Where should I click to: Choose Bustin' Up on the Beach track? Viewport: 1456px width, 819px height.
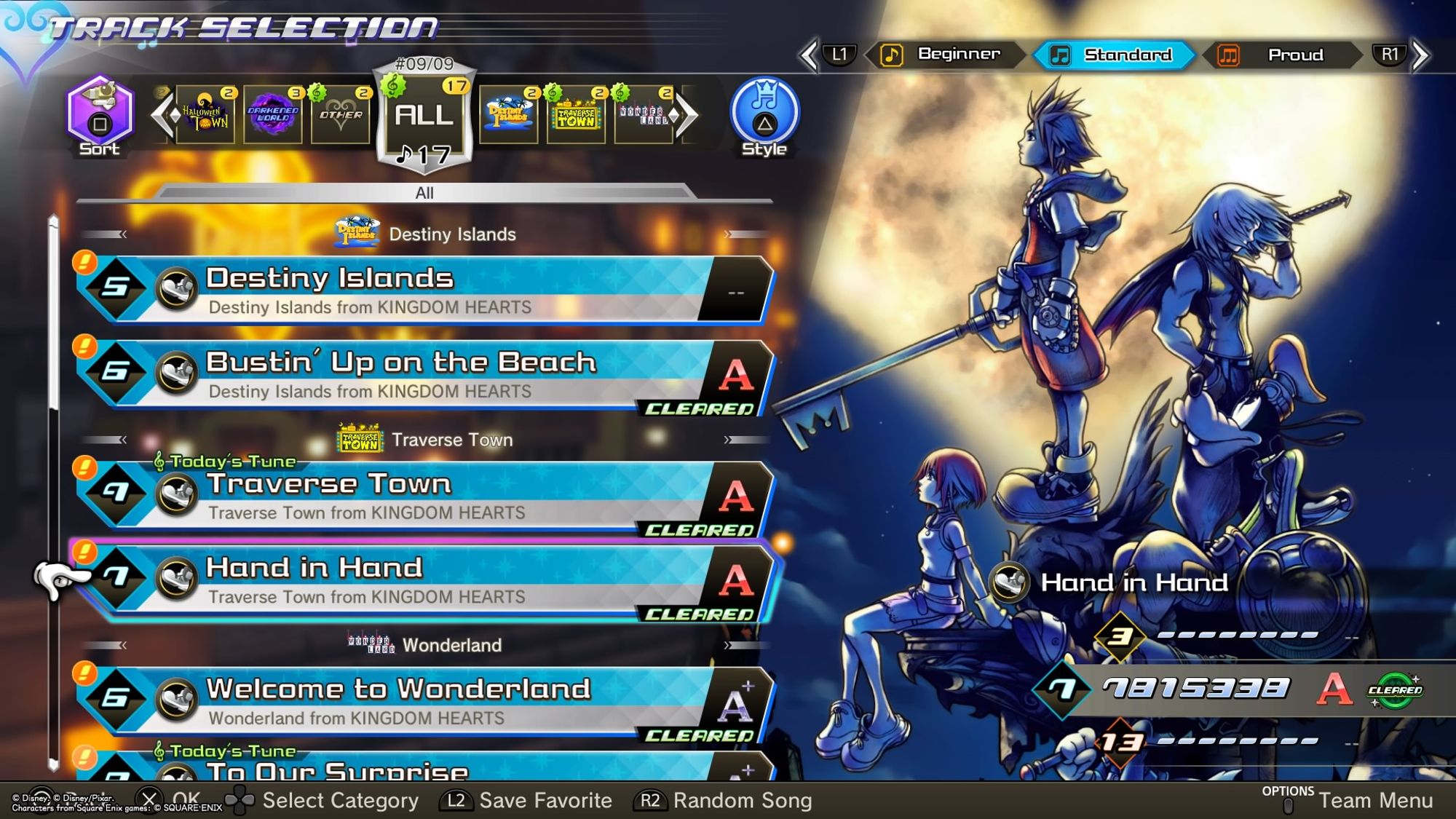[422, 373]
